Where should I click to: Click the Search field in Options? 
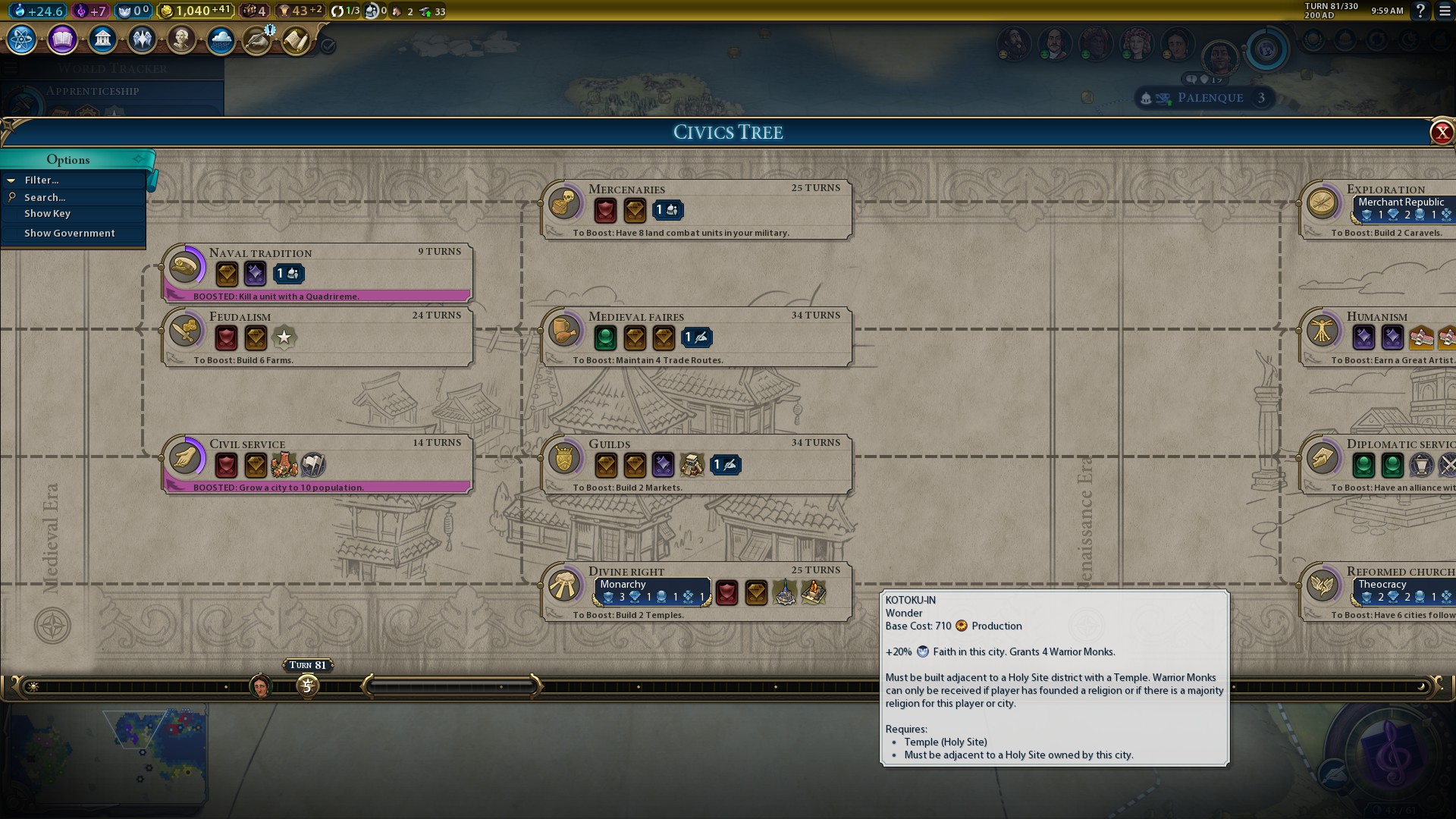pos(45,197)
